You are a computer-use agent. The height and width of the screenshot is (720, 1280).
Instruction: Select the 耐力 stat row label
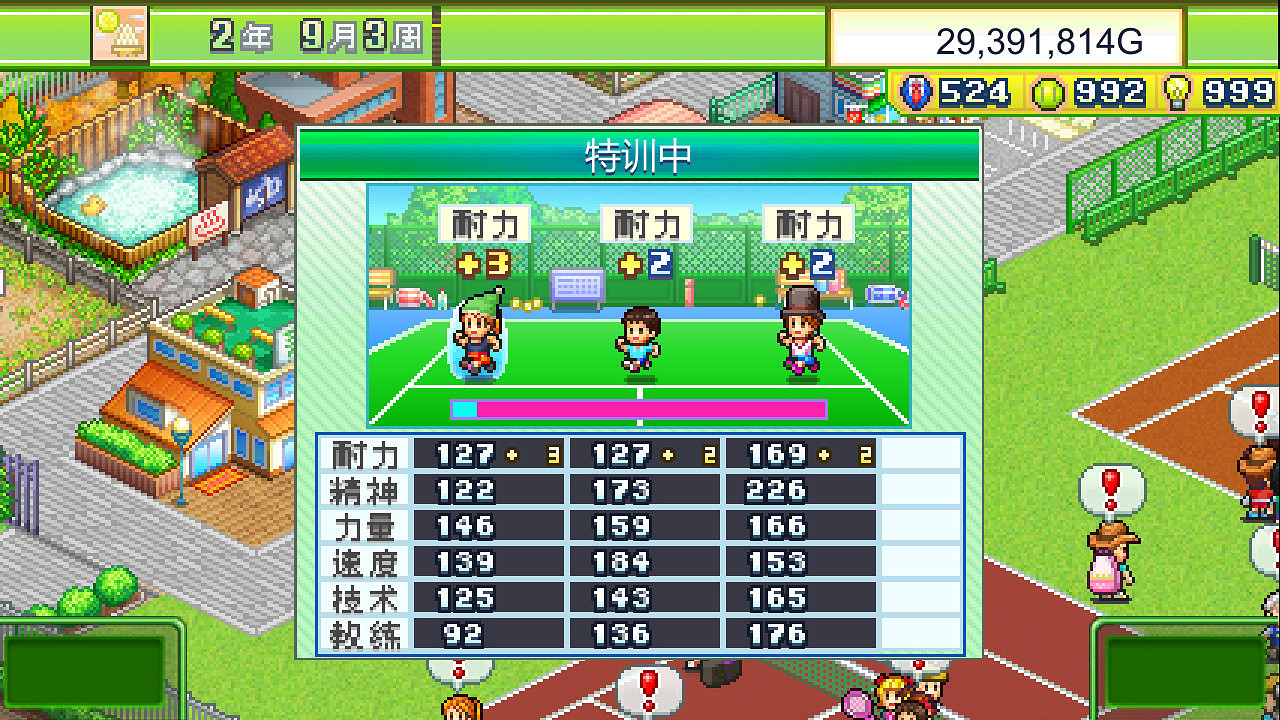(x=365, y=454)
